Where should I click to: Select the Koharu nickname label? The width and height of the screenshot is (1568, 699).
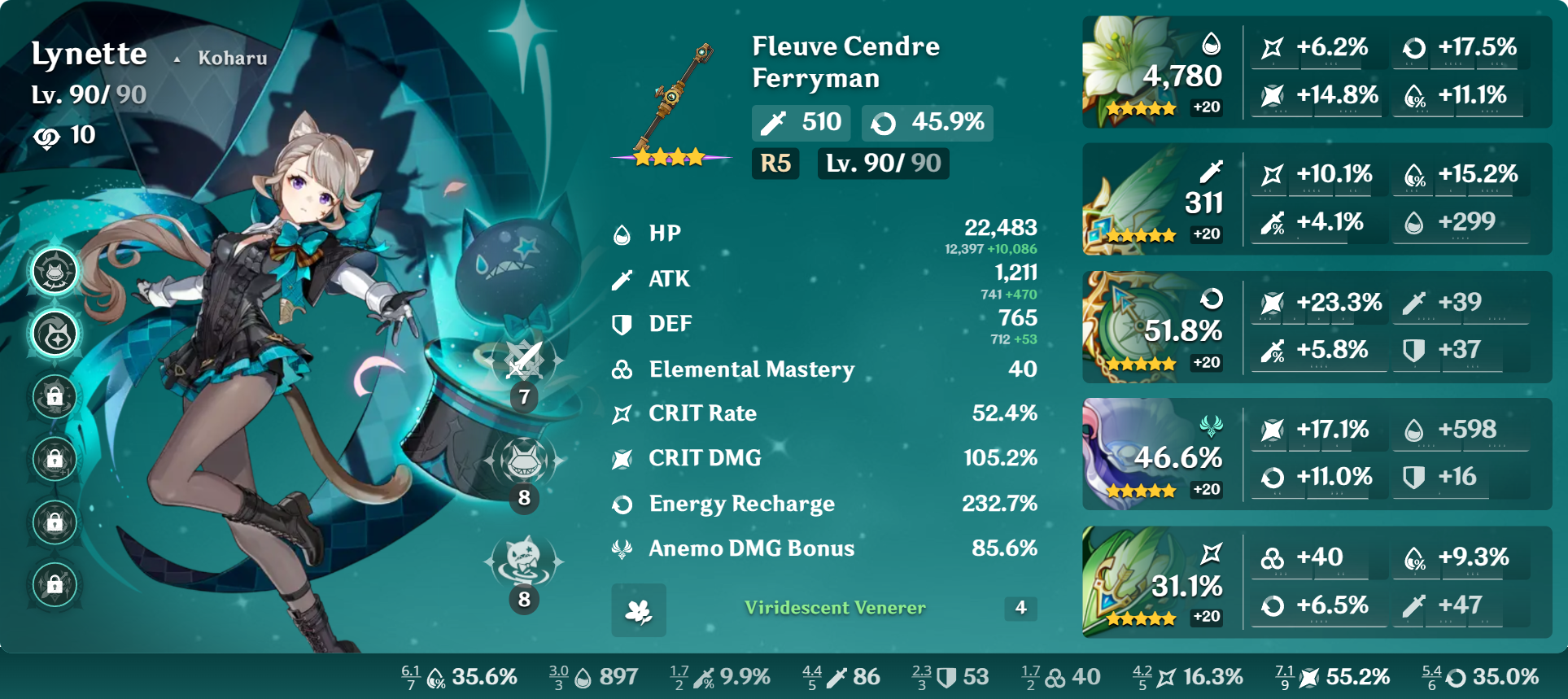point(232,58)
